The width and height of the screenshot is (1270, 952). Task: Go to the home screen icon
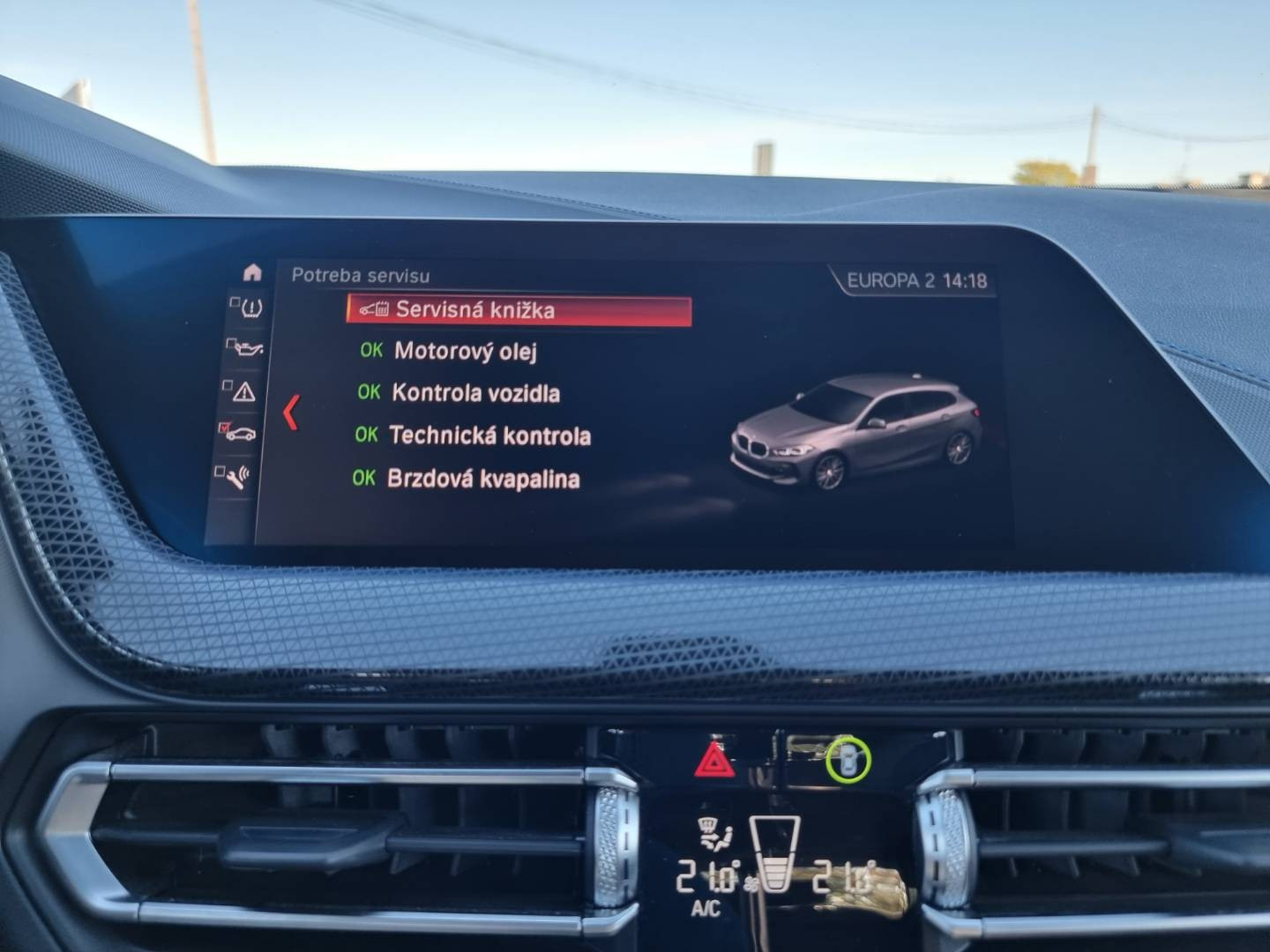coord(252,272)
